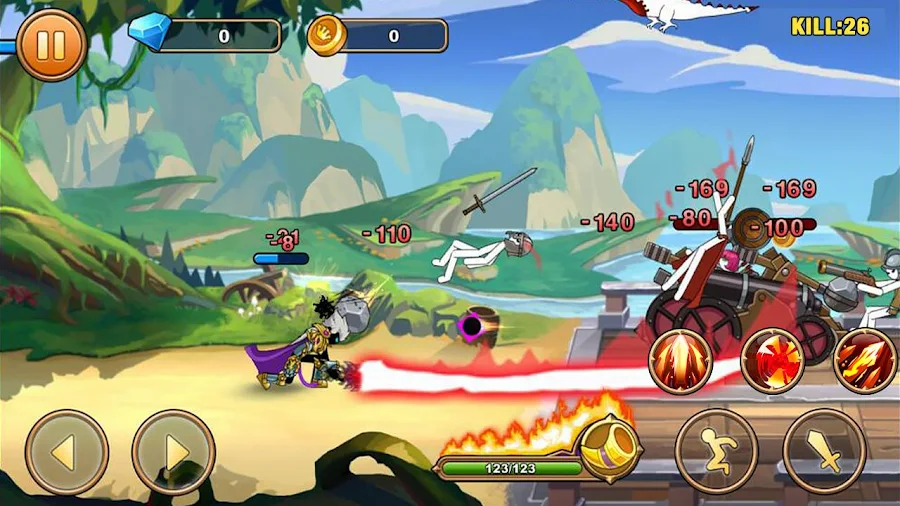This screenshot has height=506, width=900.
Task: Pause the game with the orange button
Action: (x=52, y=45)
